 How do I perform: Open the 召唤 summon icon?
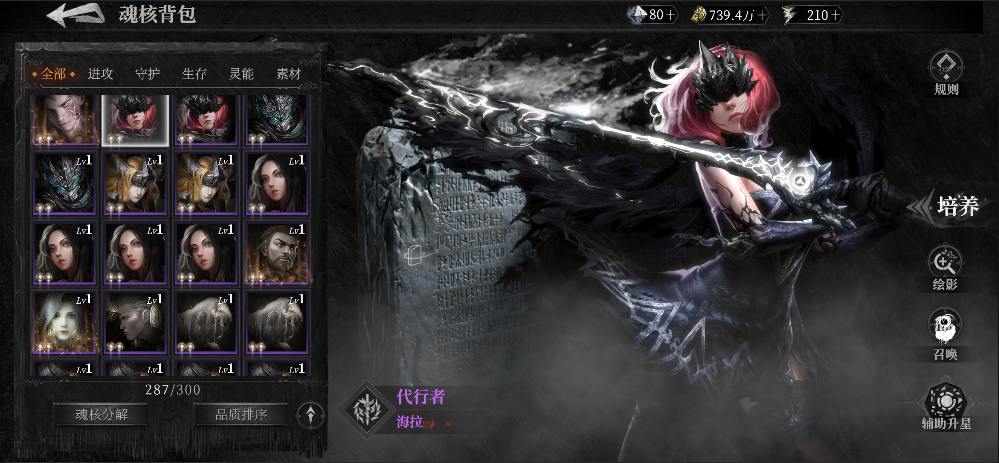pos(945,332)
